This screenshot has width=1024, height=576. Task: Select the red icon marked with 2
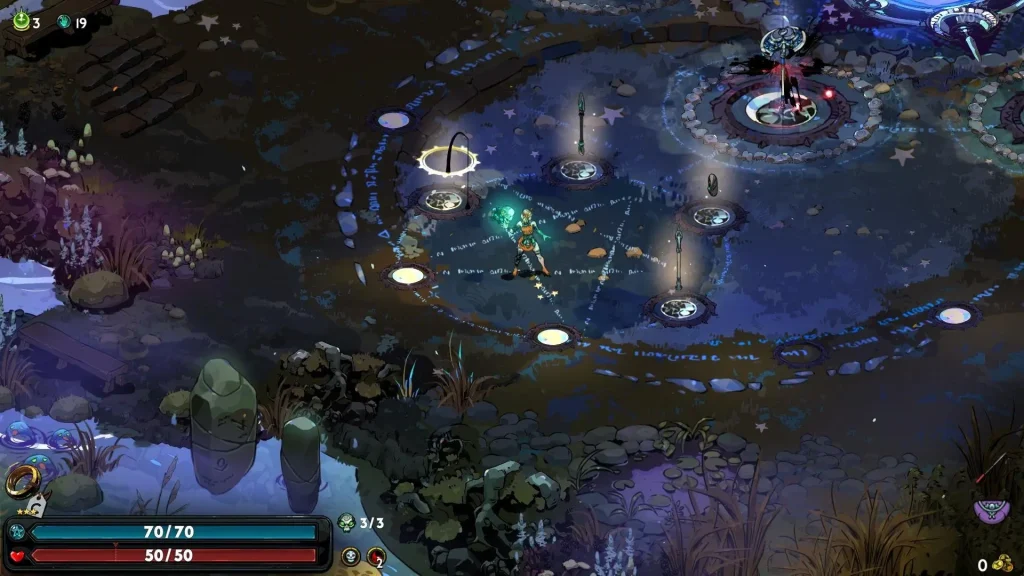coord(376,557)
